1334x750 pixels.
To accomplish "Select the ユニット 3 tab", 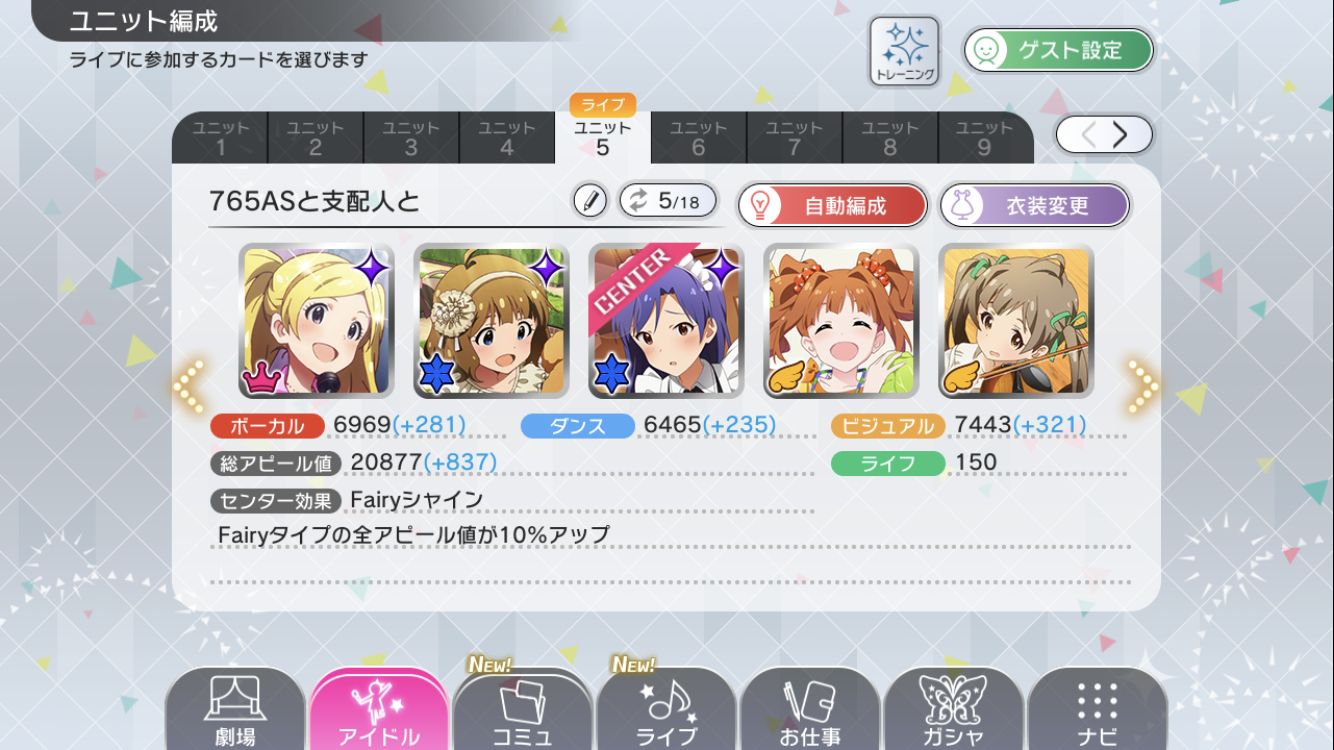I will point(411,138).
